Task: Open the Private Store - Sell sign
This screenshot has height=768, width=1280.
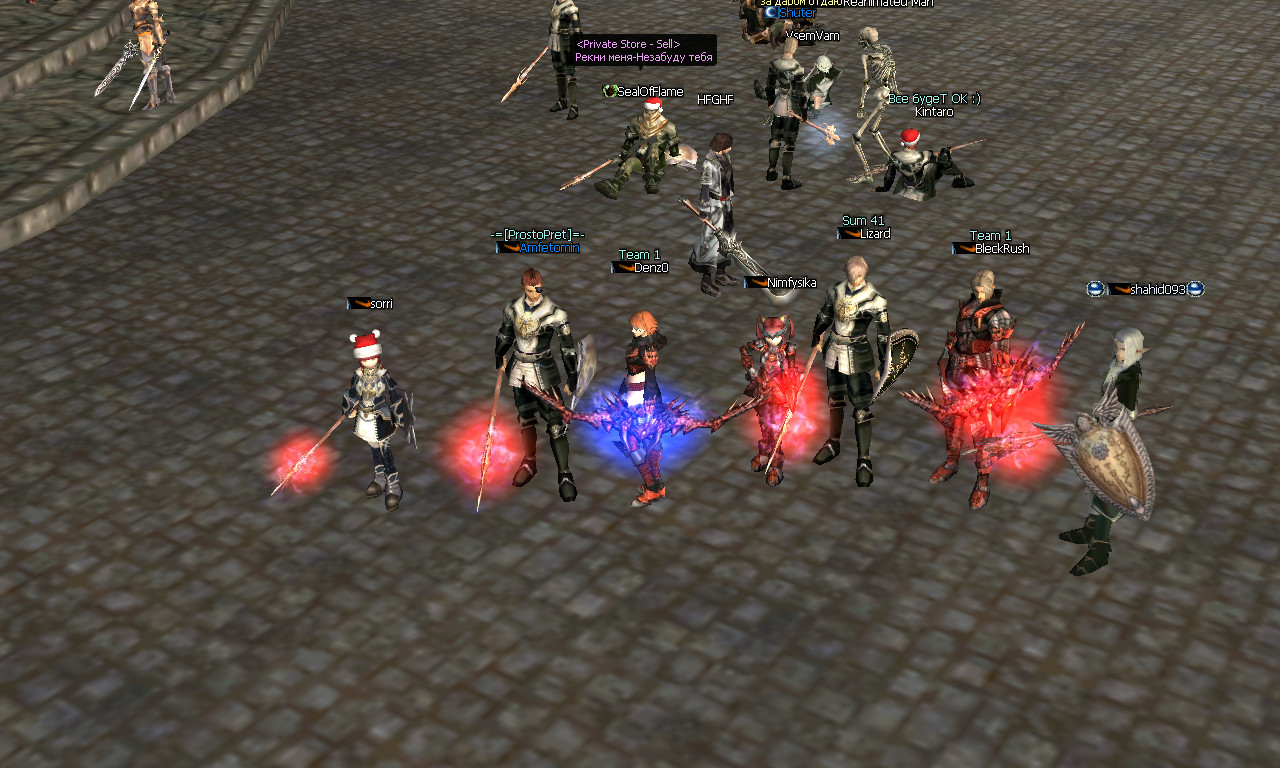Action: (644, 51)
